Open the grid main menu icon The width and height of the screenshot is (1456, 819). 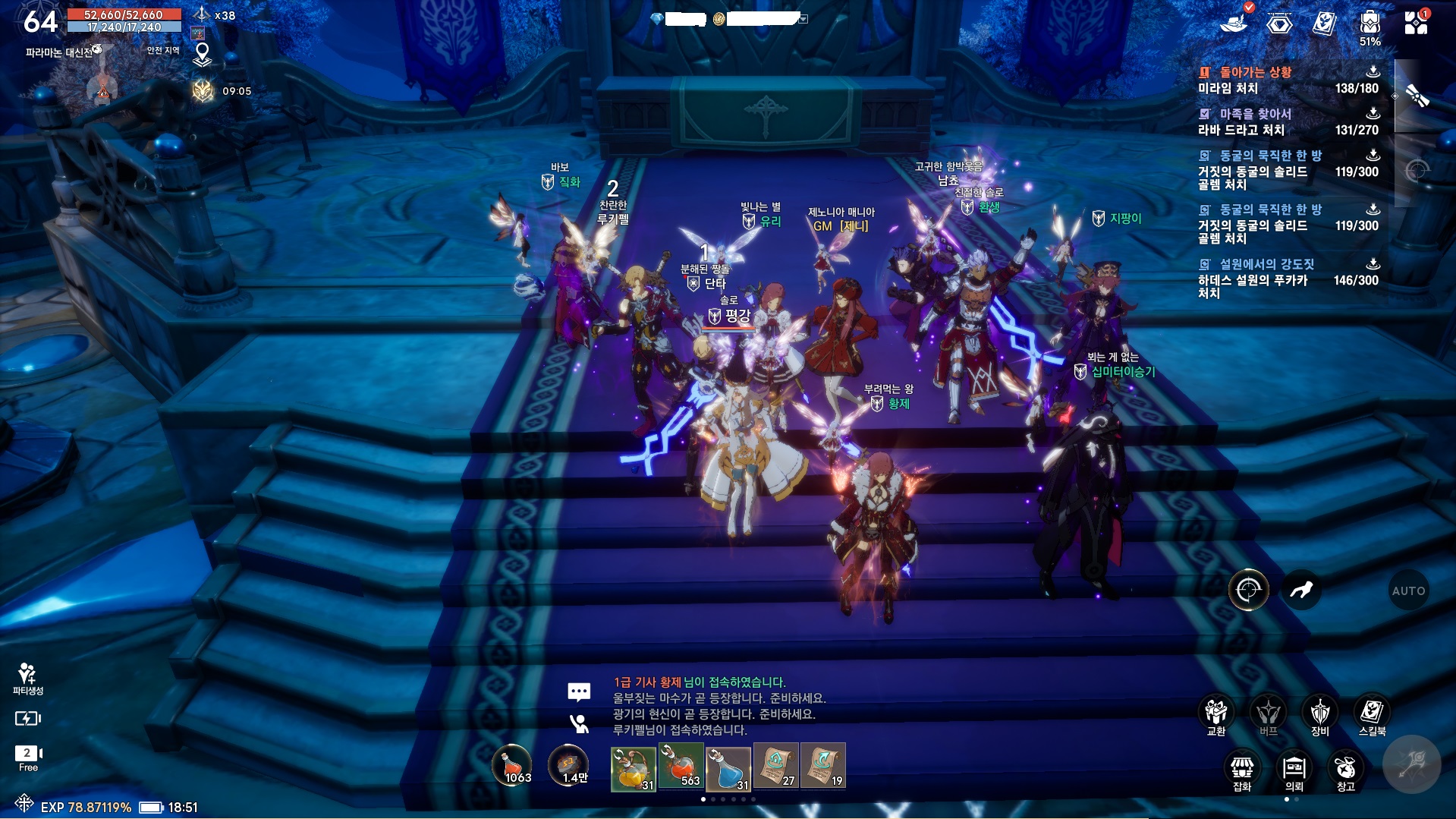[1416, 23]
